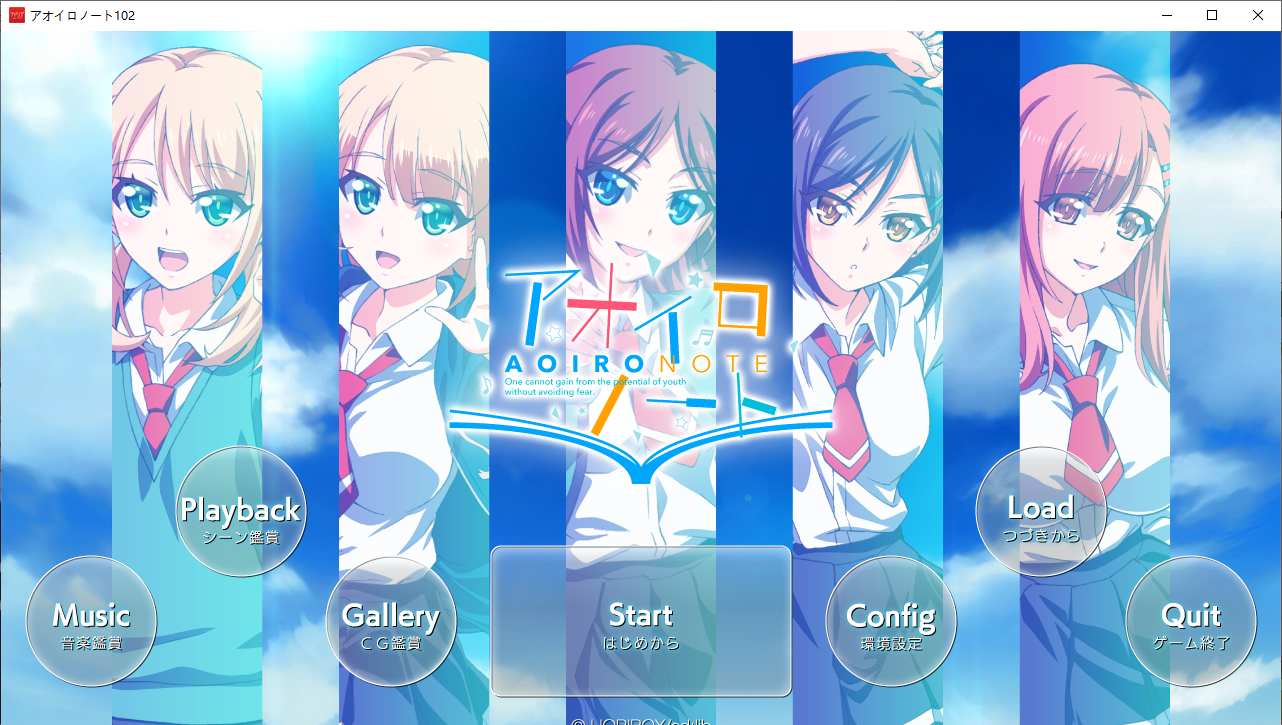Open the Gallery CG鑑賞 viewer
1282x725 pixels.
(x=391, y=620)
